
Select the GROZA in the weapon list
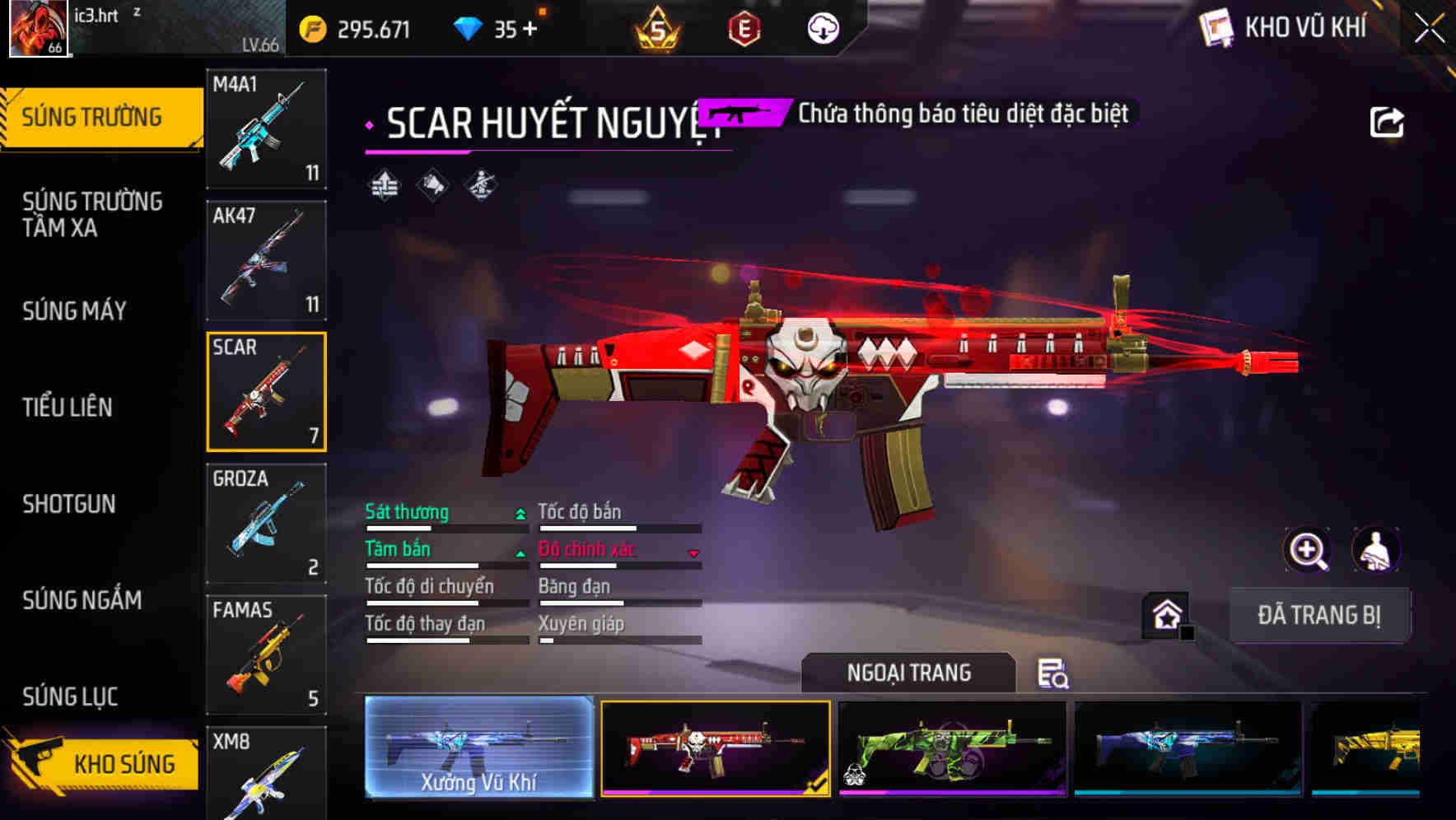point(266,523)
